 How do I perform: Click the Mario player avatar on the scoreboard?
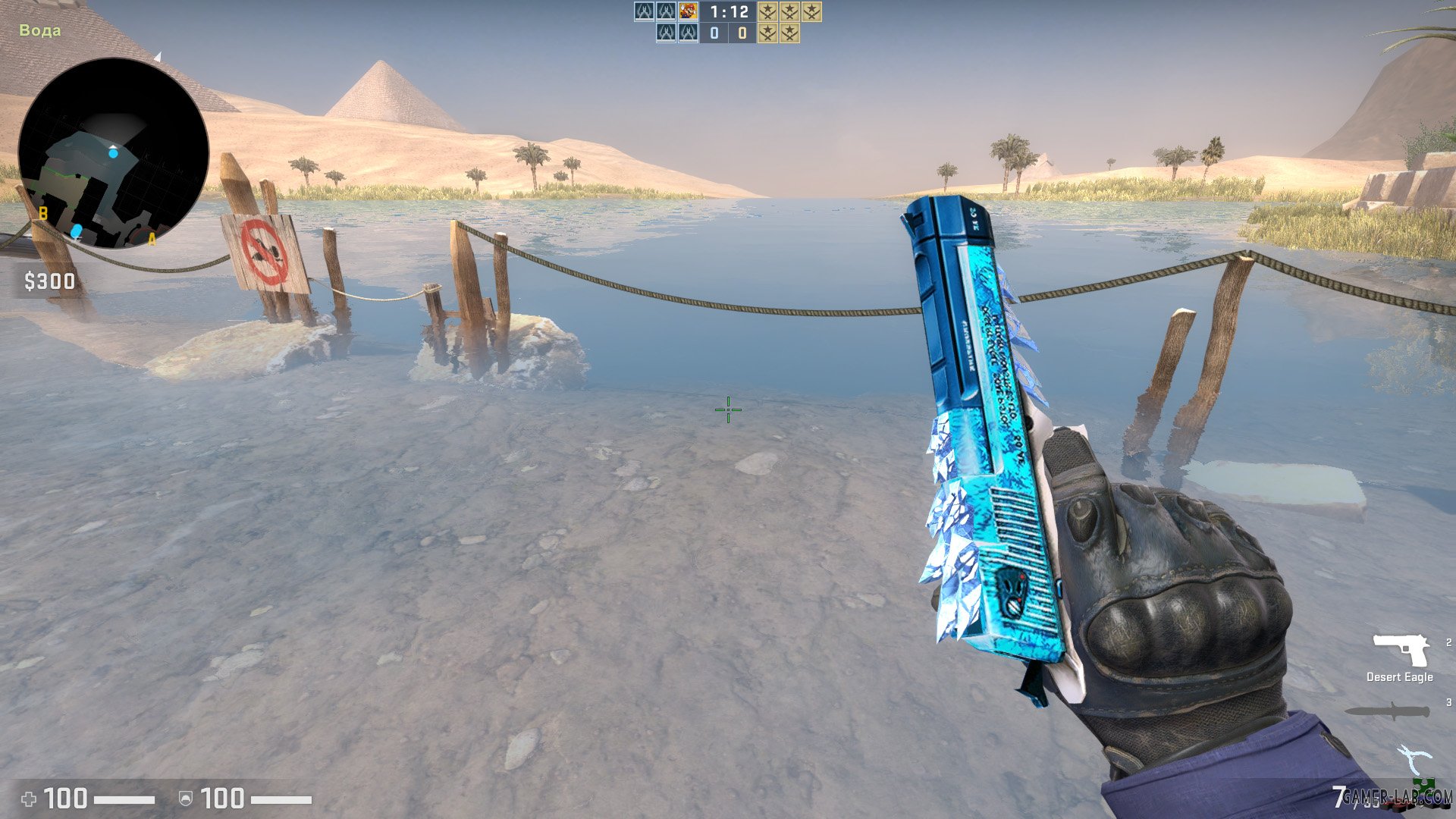tap(688, 13)
